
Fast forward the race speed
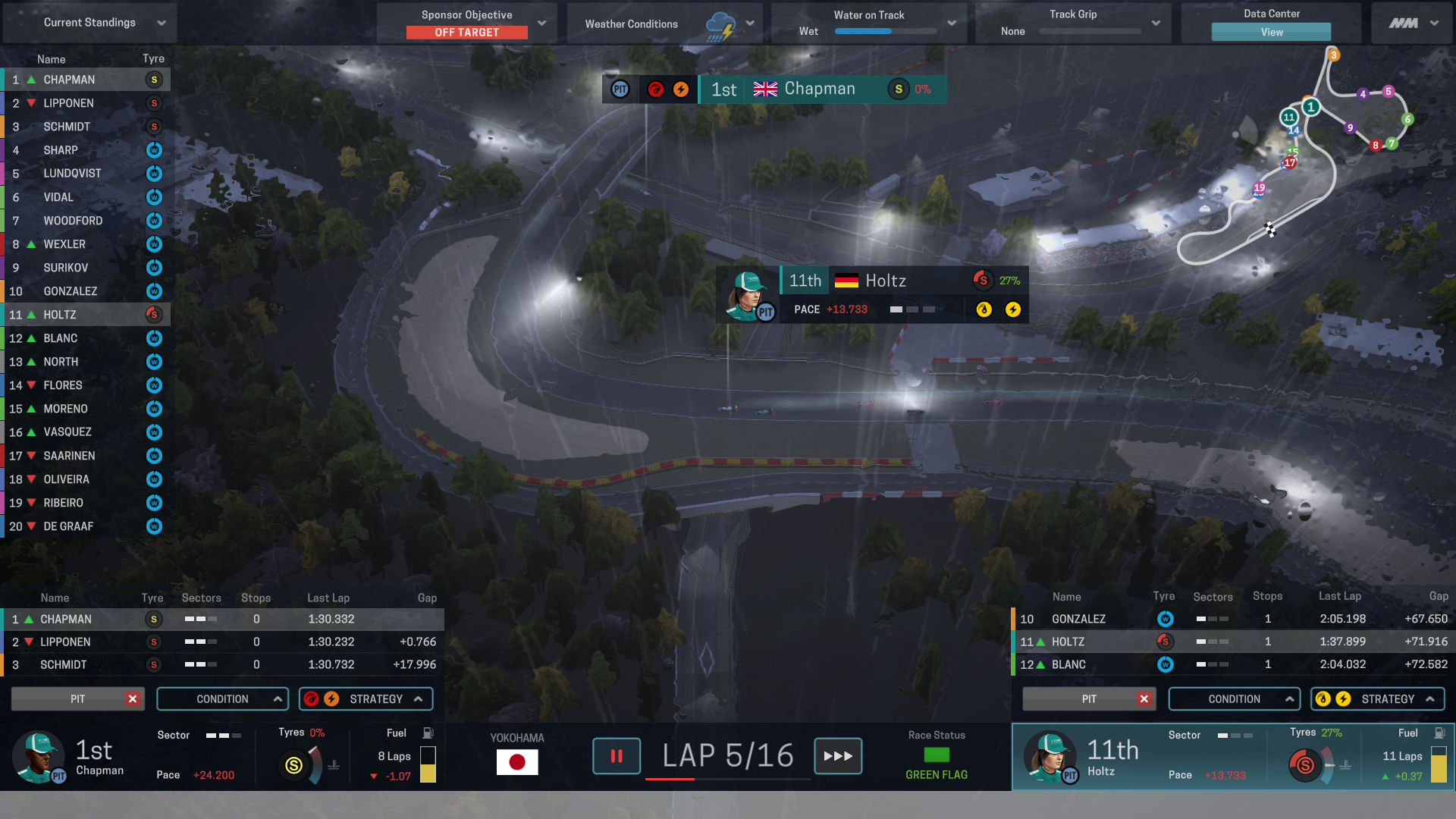point(838,756)
